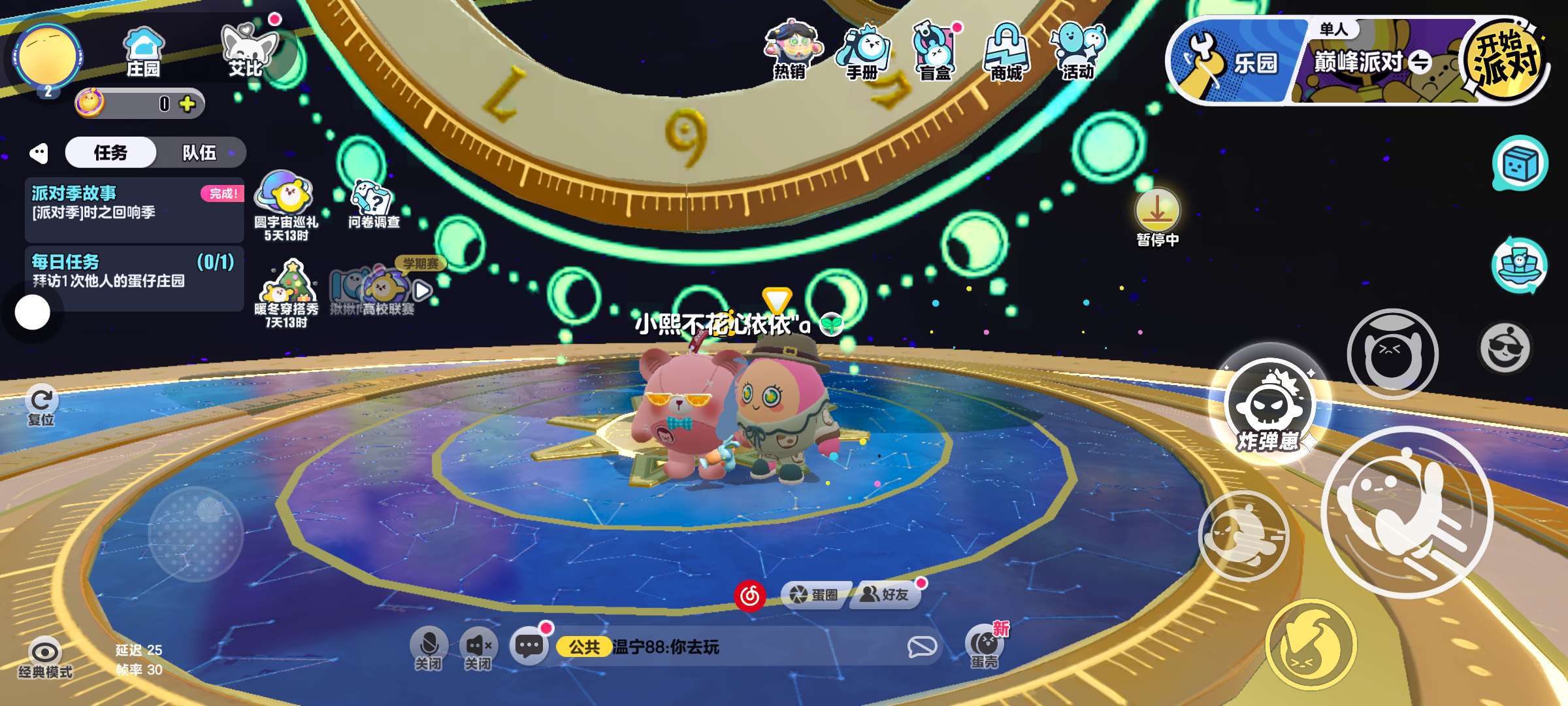Select the 任务 tab
1568x706 pixels.
point(110,153)
